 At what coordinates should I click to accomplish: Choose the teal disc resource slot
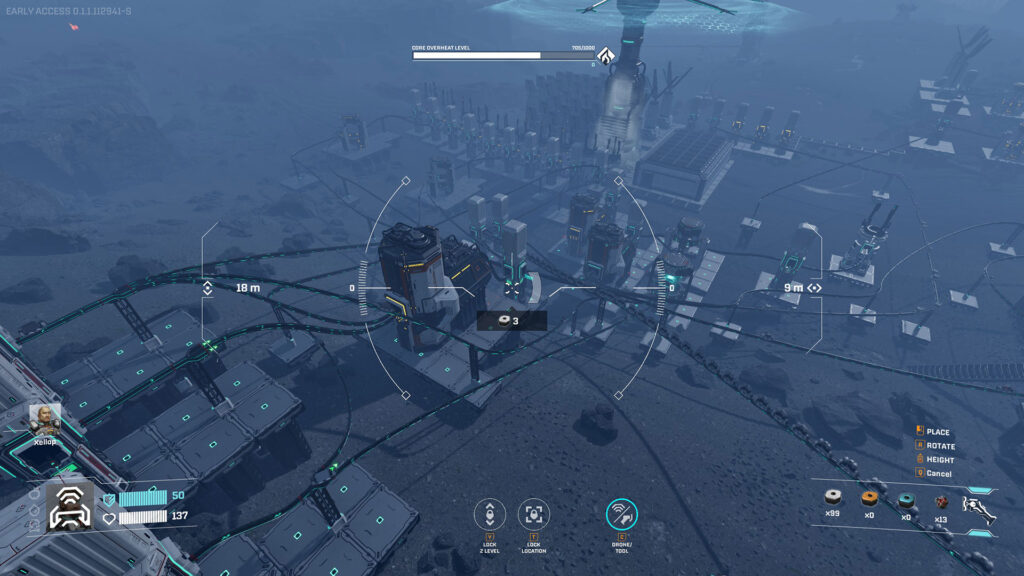[906, 499]
